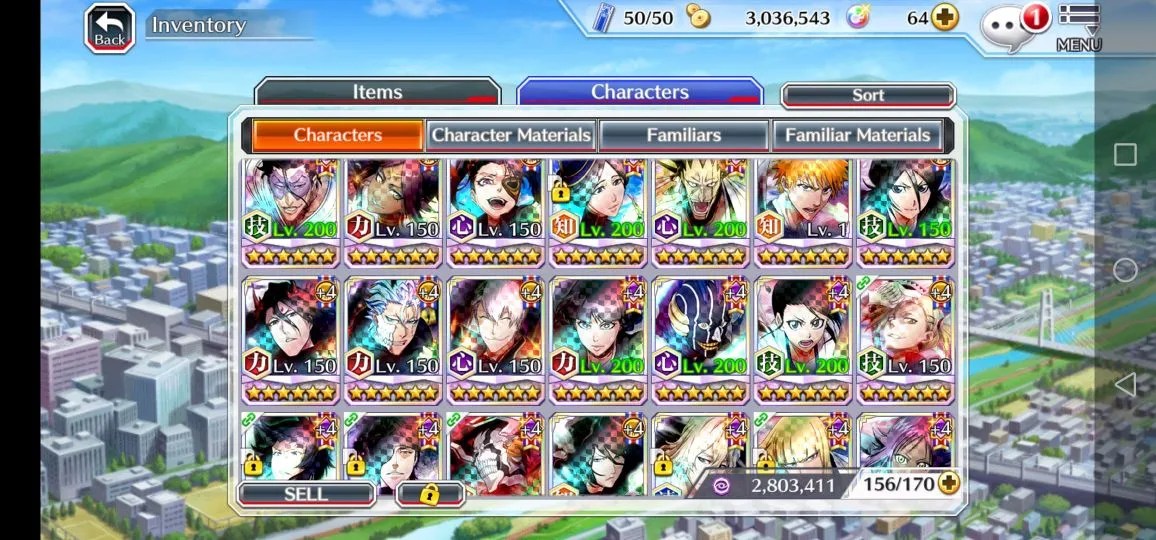Add spirit orbs with the plus button

(944, 18)
